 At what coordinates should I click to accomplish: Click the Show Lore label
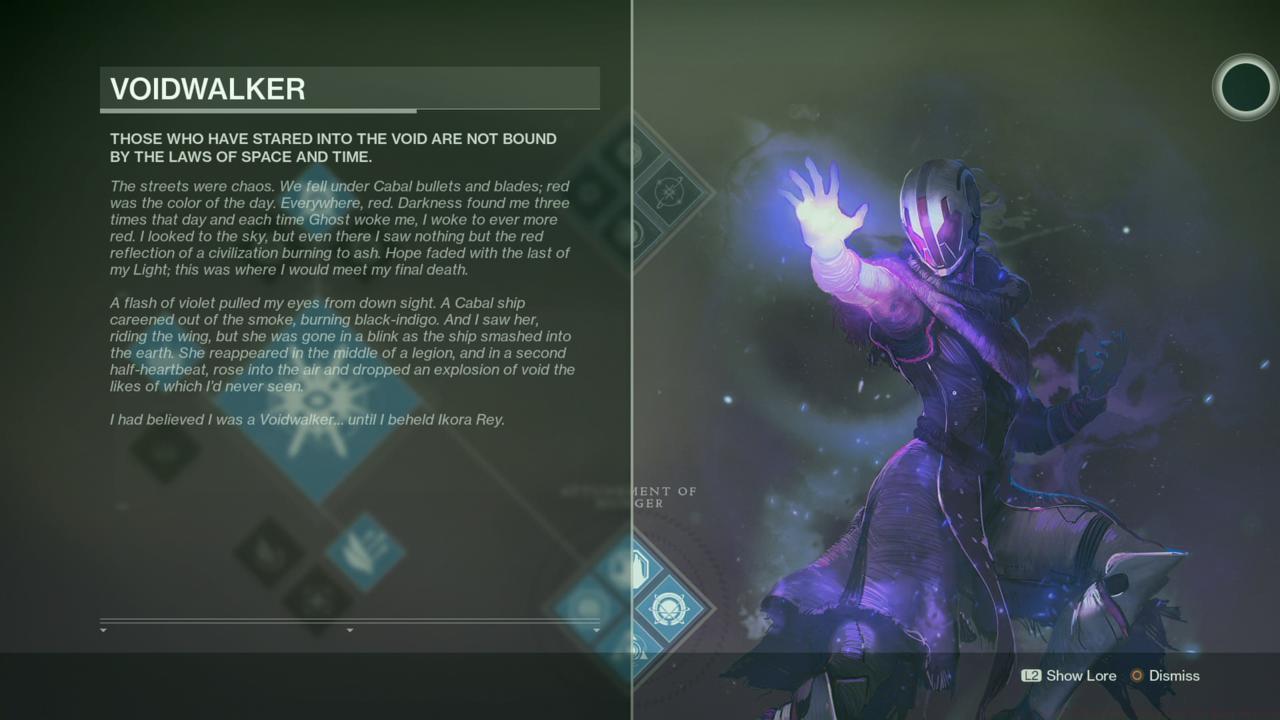(1081, 676)
